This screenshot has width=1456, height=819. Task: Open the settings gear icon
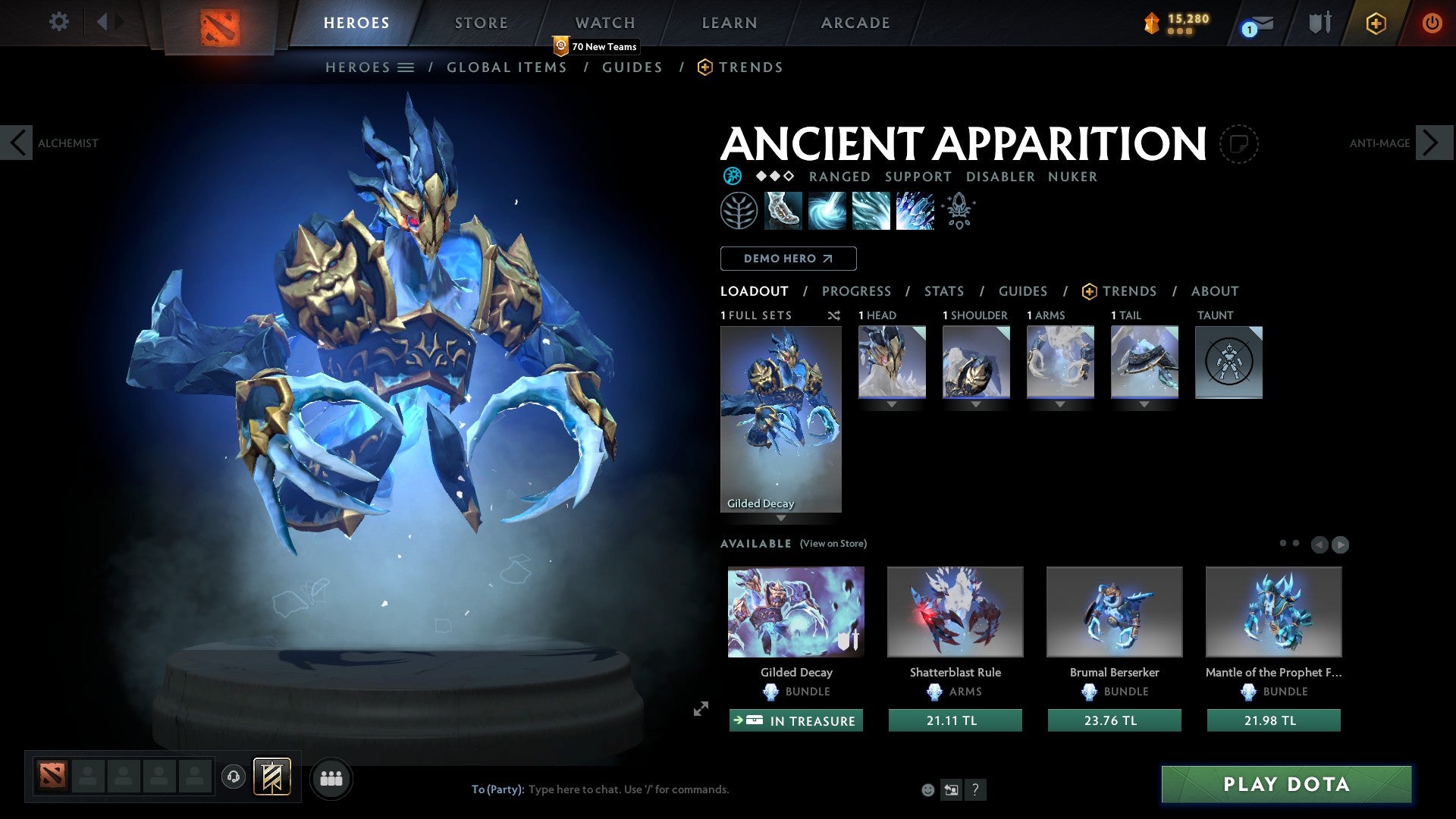(59, 22)
